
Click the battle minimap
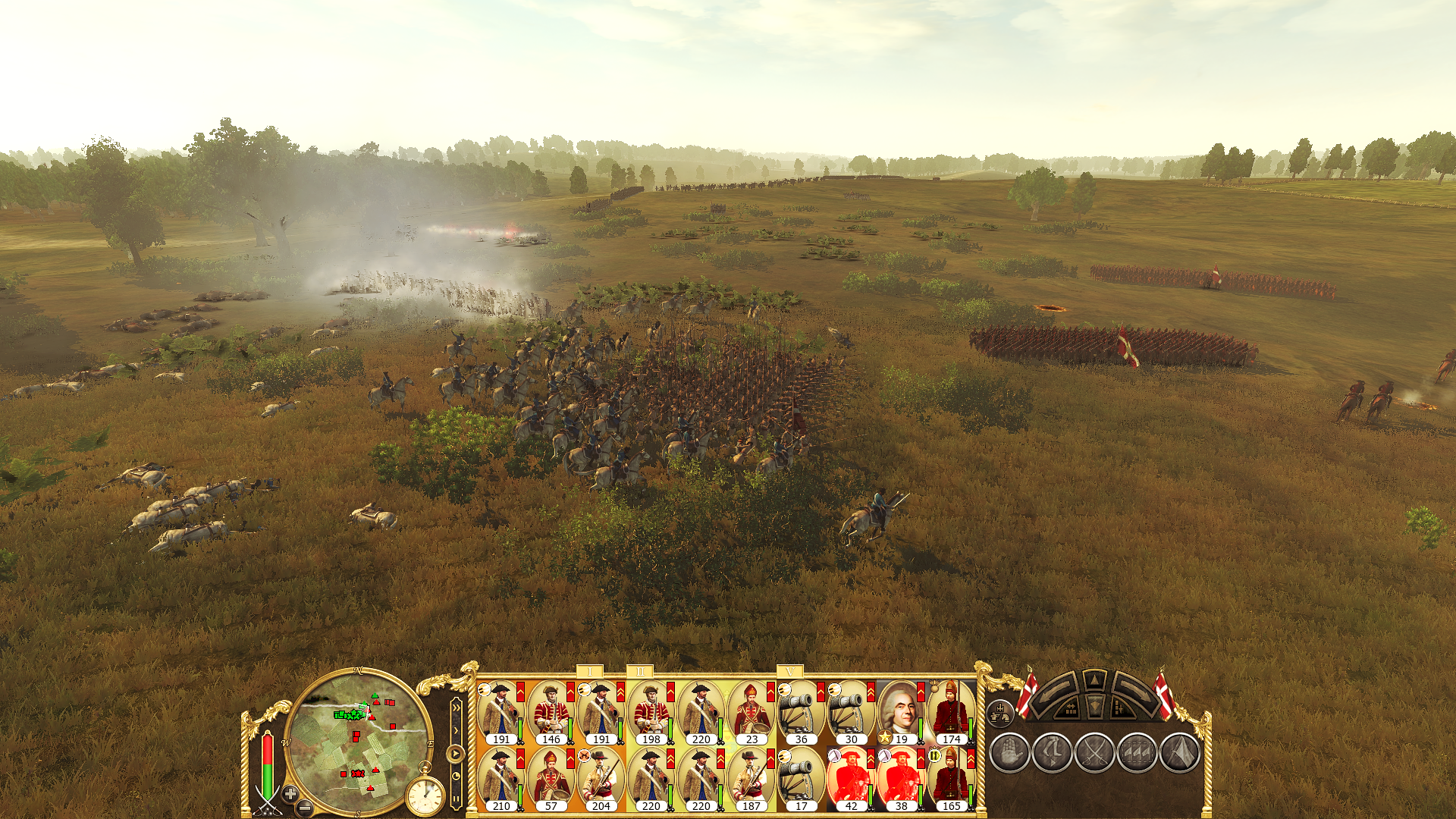[x=358, y=740]
